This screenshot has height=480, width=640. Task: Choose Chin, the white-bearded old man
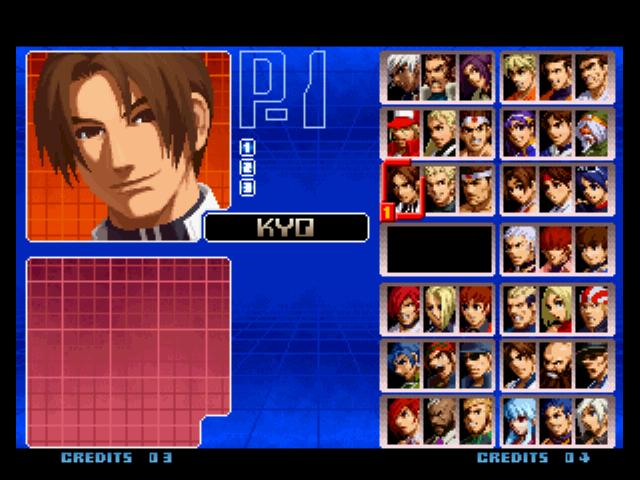tap(593, 131)
